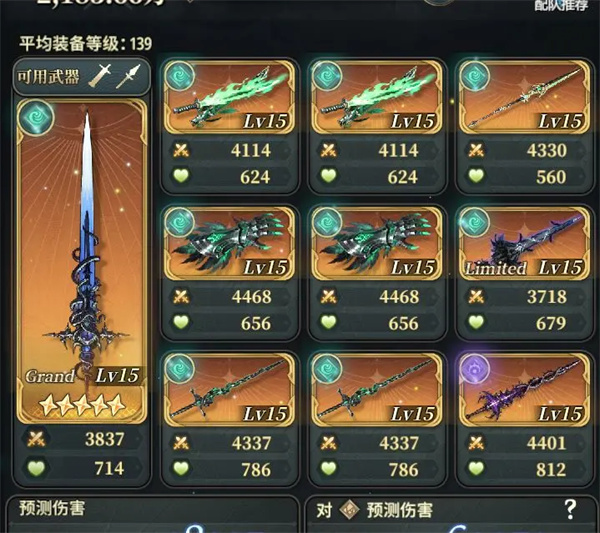600x533 pixels.
Task: Open the question mark help for 预测伤害
Action: pyautogui.click(x=570, y=509)
